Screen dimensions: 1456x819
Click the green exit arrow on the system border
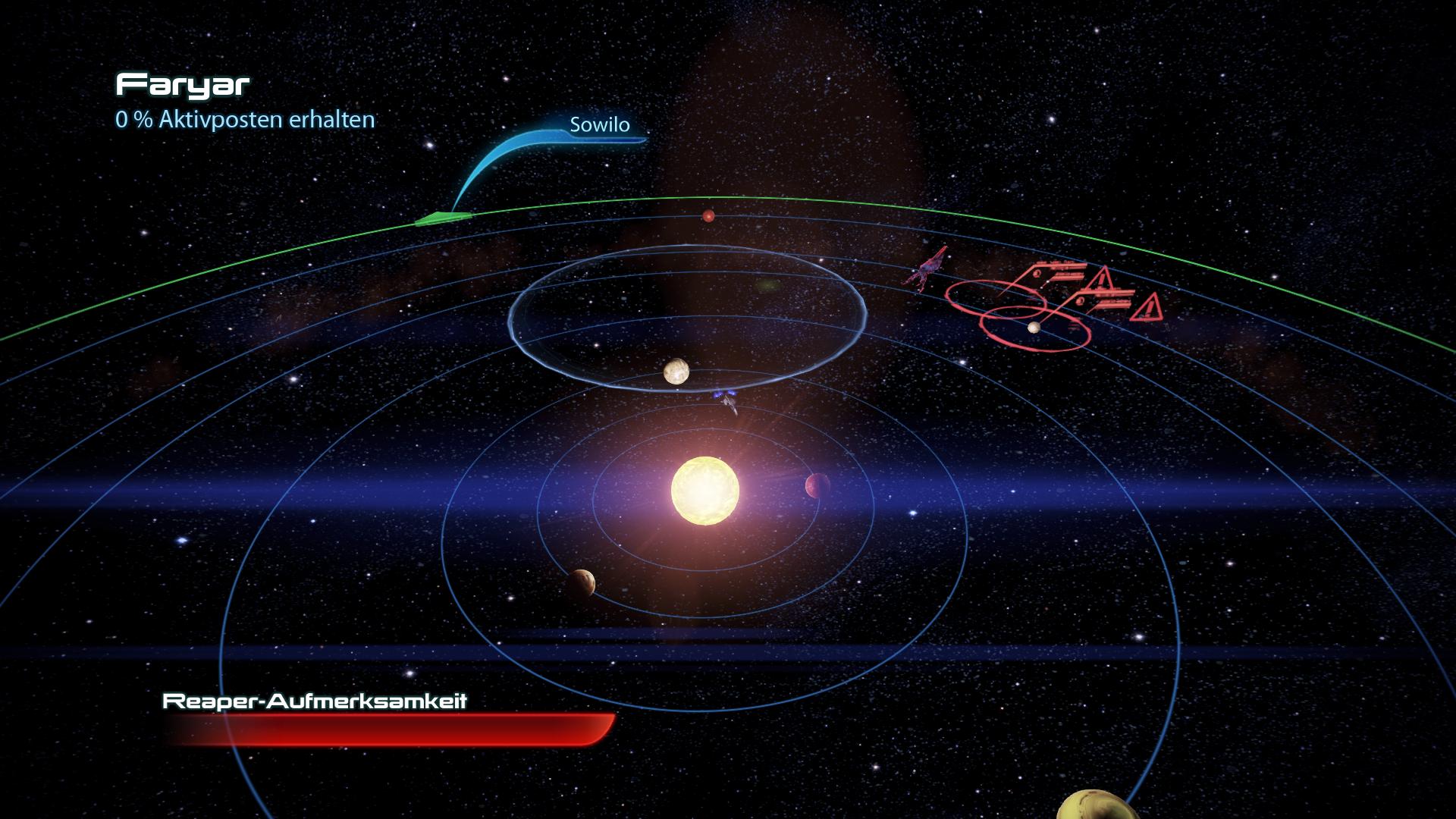tap(443, 219)
